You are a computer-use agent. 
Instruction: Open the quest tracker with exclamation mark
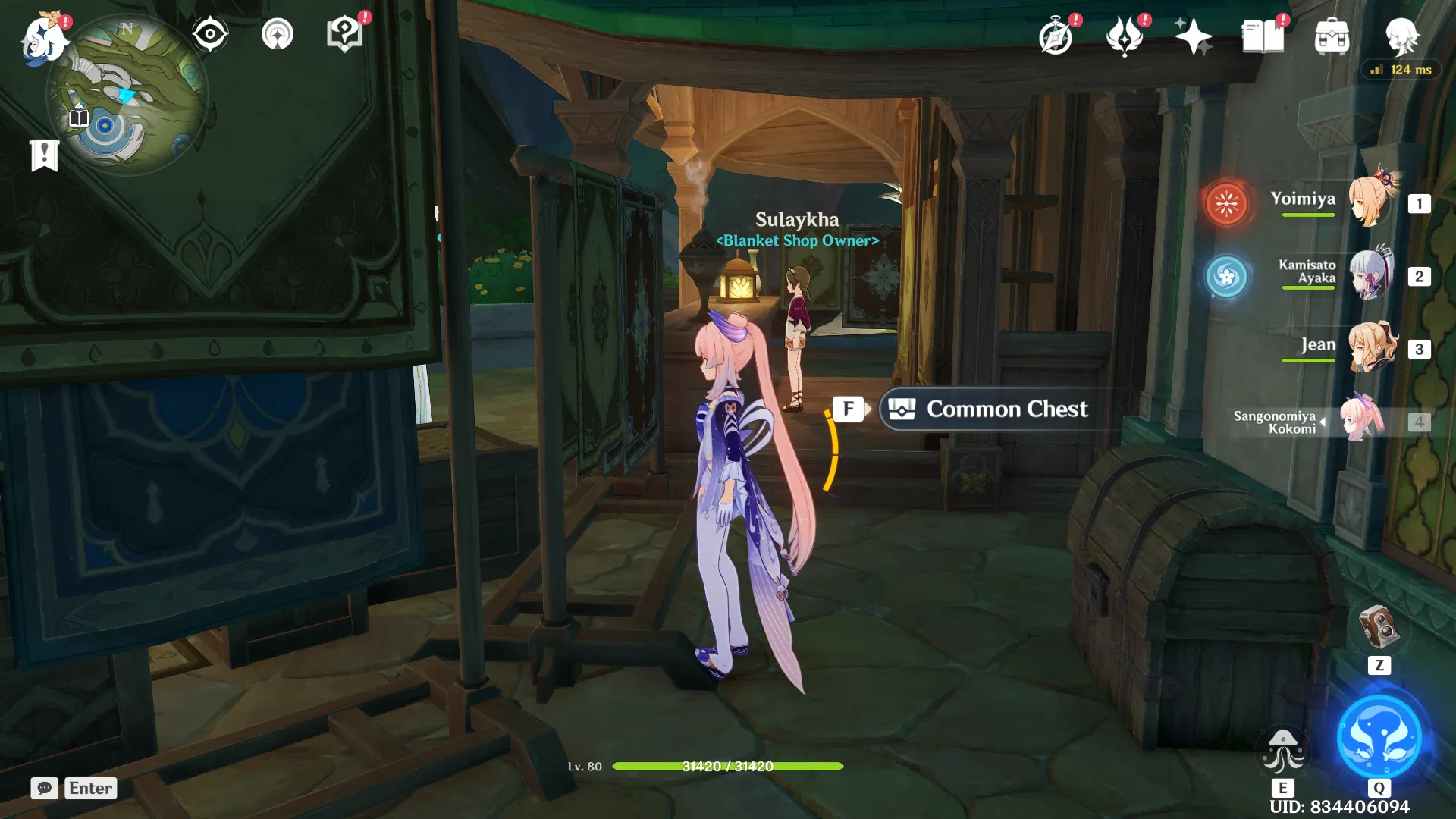[x=45, y=155]
